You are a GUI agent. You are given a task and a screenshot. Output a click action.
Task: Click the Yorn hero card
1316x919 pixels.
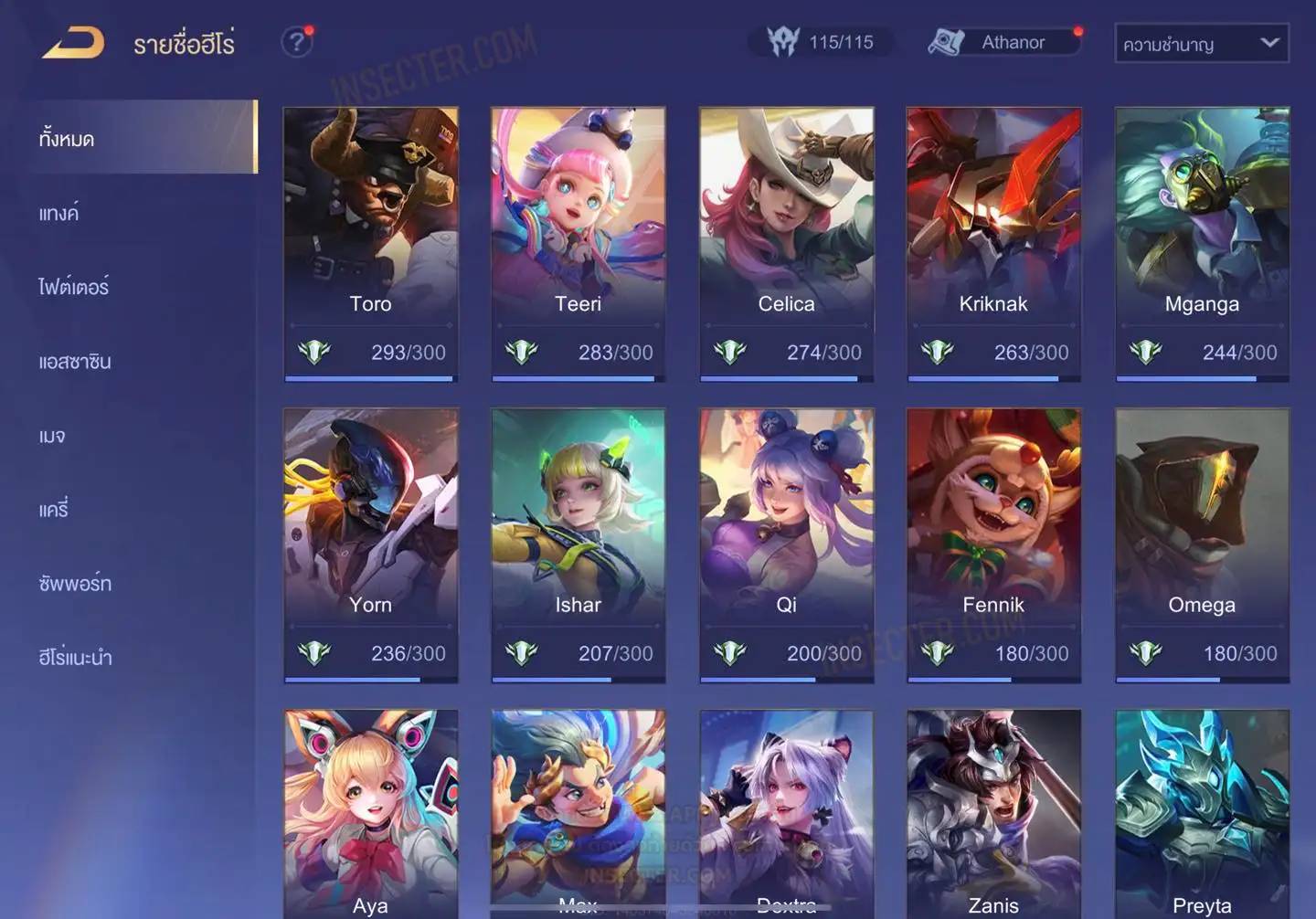370,544
